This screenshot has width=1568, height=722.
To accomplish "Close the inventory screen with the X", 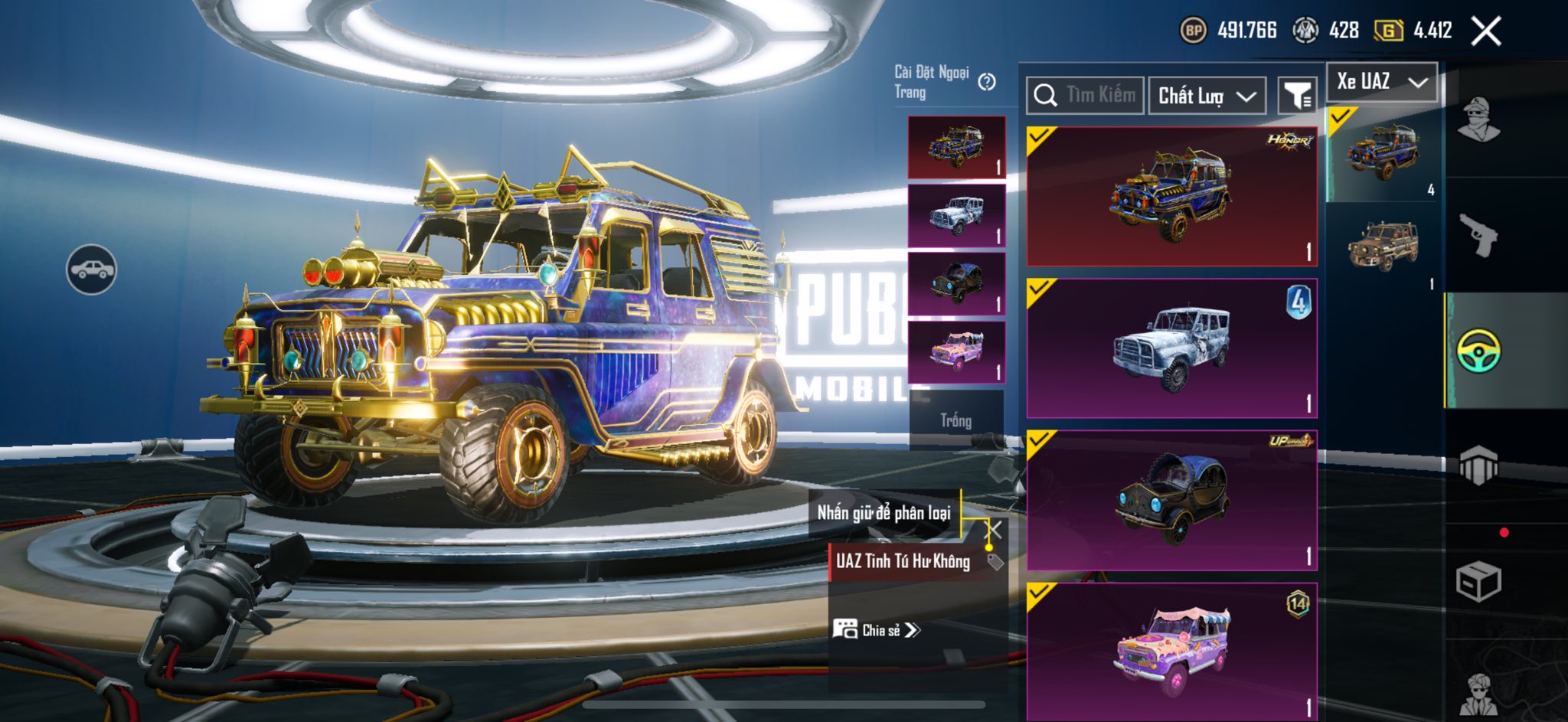I will point(1485,31).
